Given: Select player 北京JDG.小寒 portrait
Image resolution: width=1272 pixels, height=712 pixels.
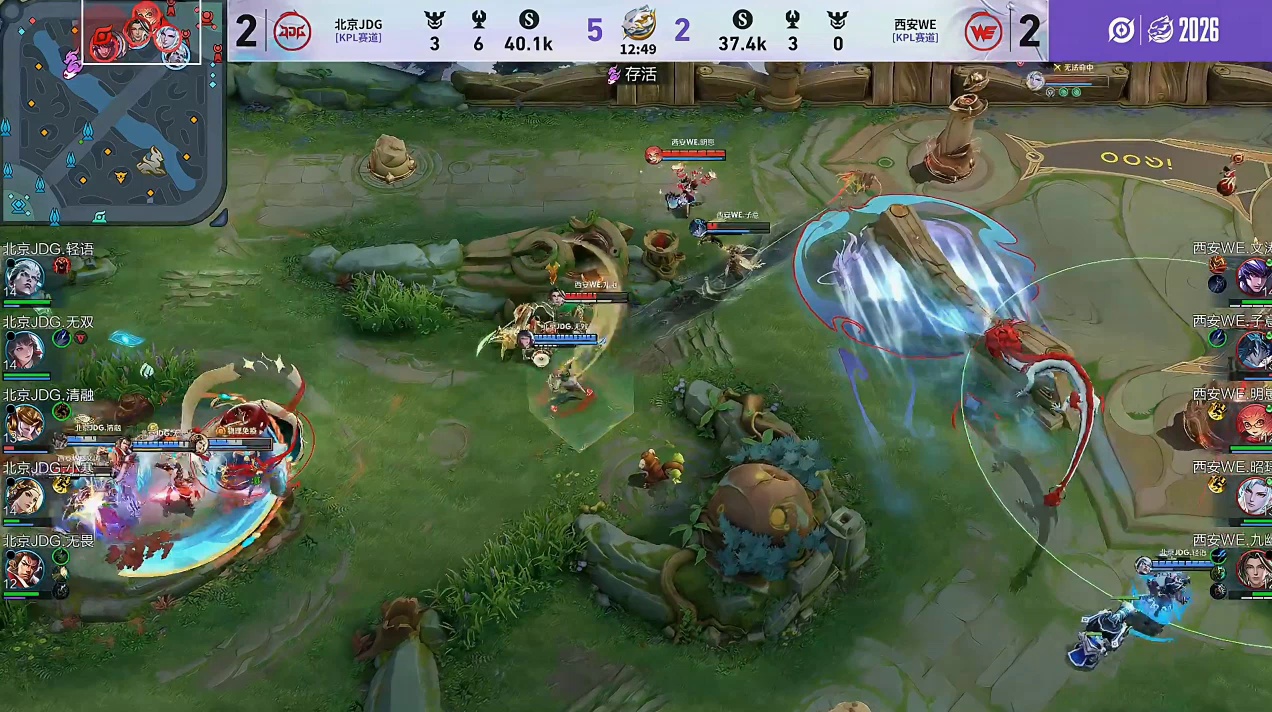Looking at the screenshot, I should 24,496.
